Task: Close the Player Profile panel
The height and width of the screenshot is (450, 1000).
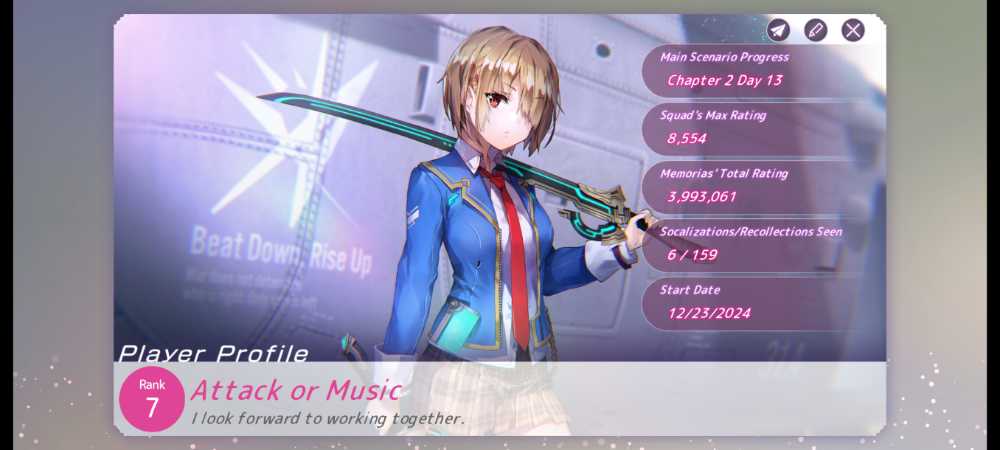Action: tap(853, 30)
